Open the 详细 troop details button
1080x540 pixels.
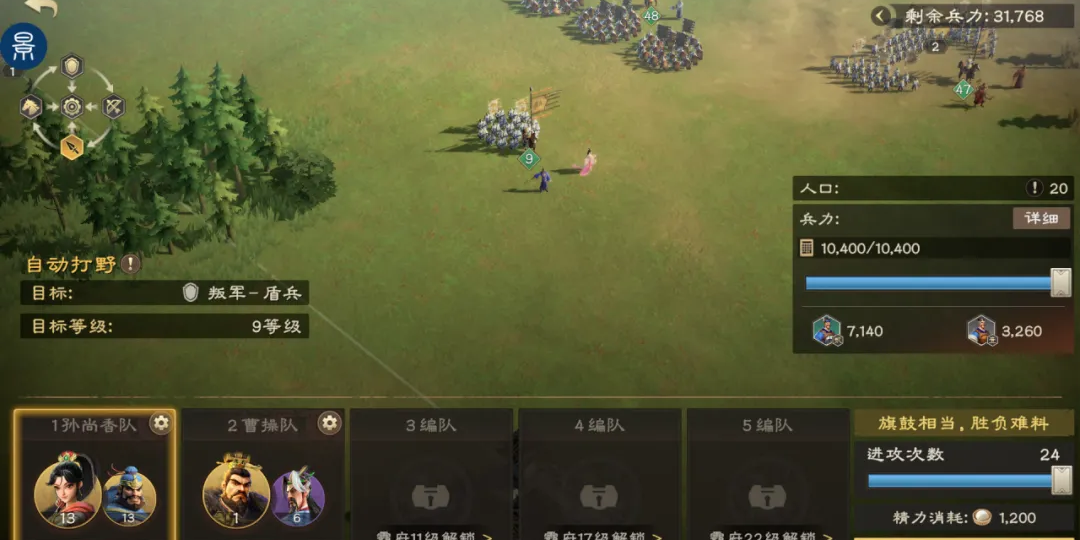(1040, 218)
